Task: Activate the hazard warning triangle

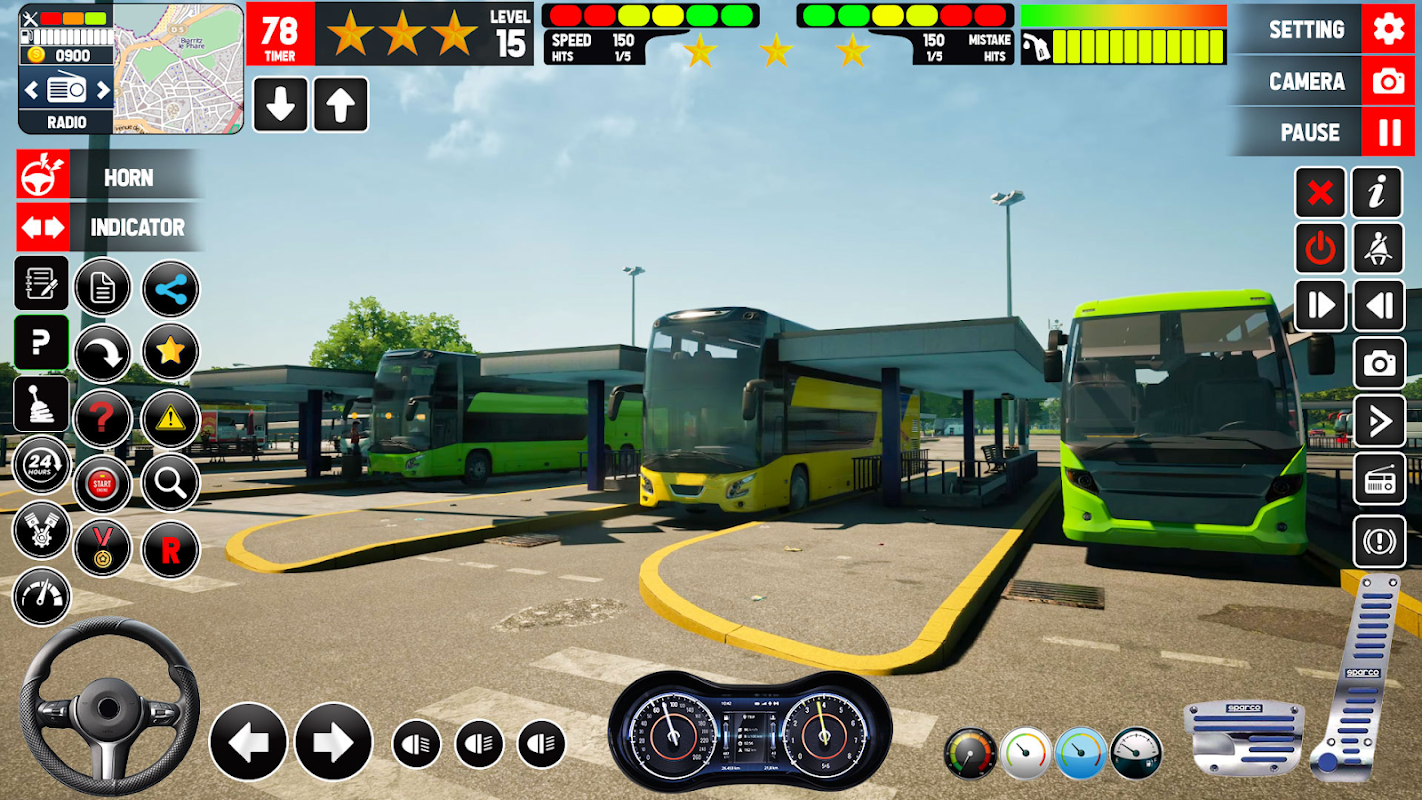Action: 171,418
